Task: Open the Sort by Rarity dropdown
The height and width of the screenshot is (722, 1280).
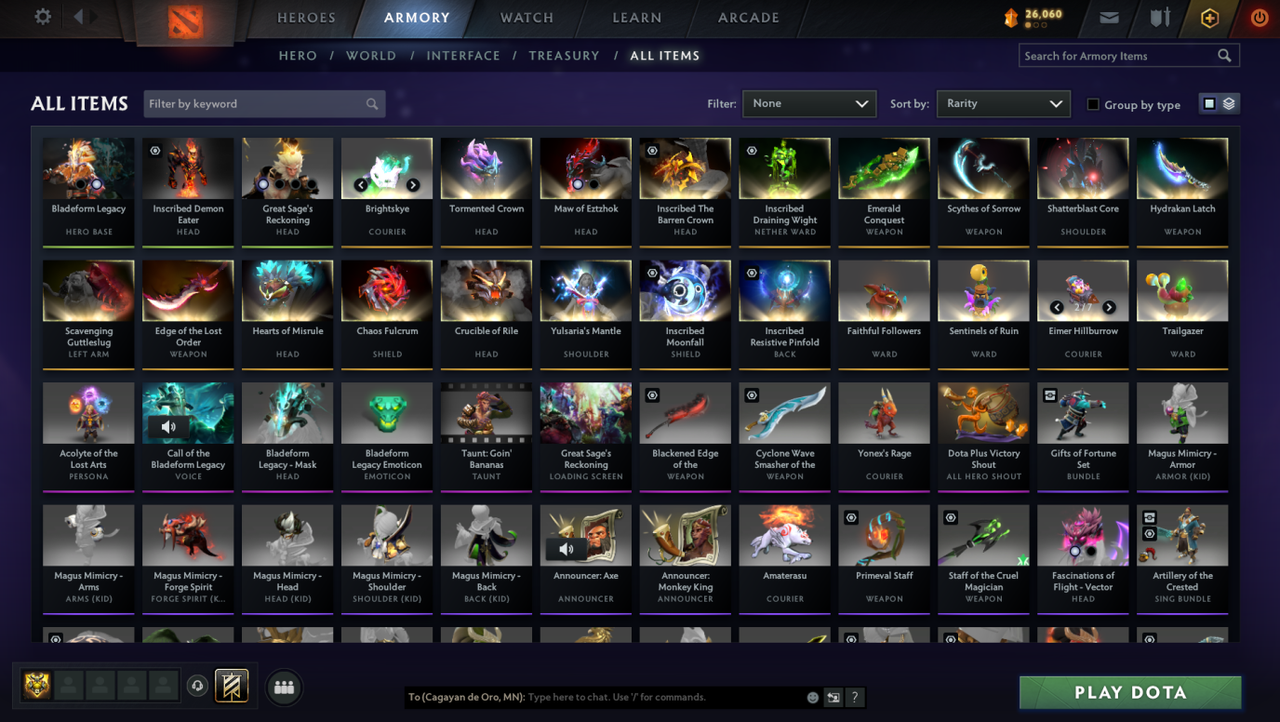Action: pyautogui.click(x=1003, y=103)
